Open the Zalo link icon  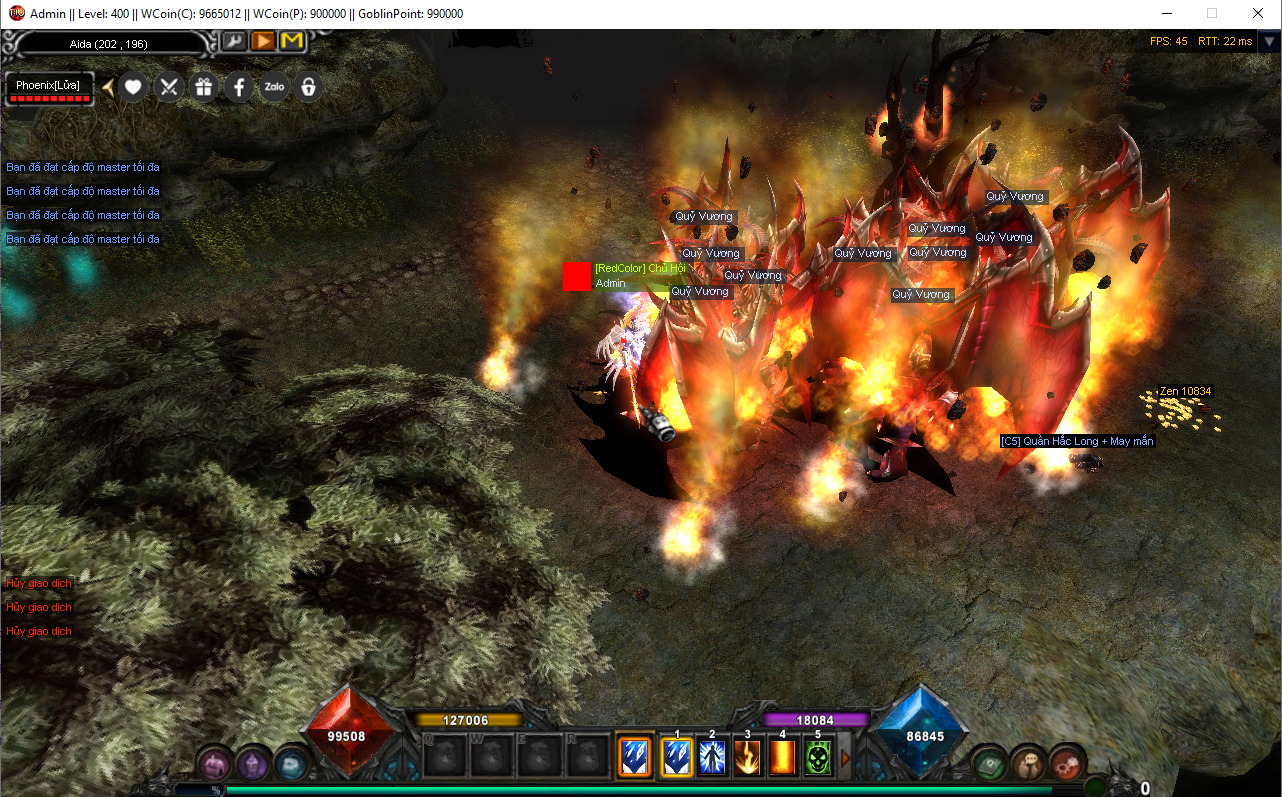(274, 87)
